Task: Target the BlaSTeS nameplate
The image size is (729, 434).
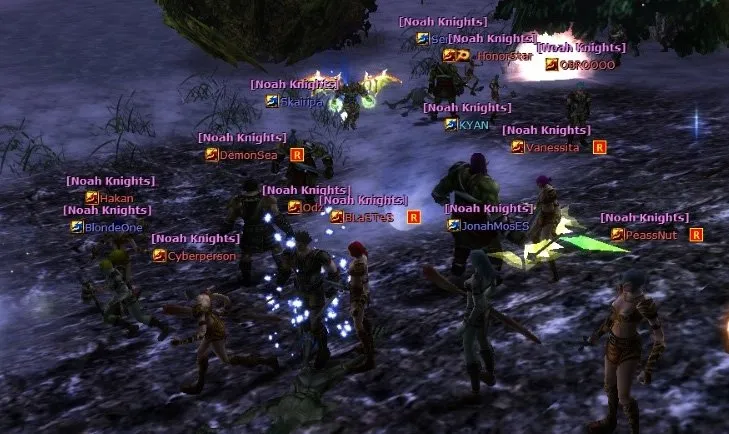Action: point(369,217)
